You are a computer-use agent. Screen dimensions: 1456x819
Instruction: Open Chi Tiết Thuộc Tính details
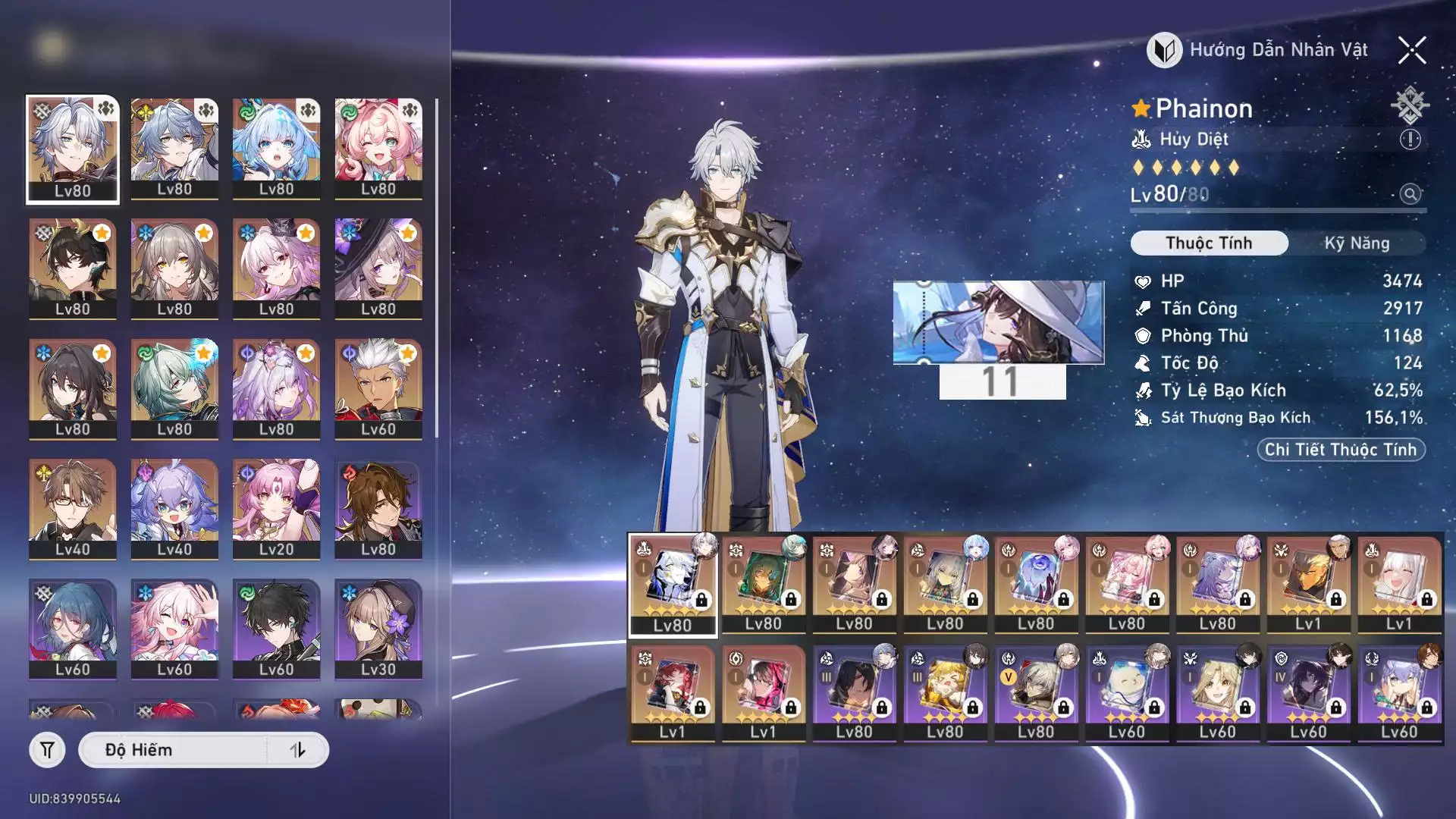tap(1341, 450)
